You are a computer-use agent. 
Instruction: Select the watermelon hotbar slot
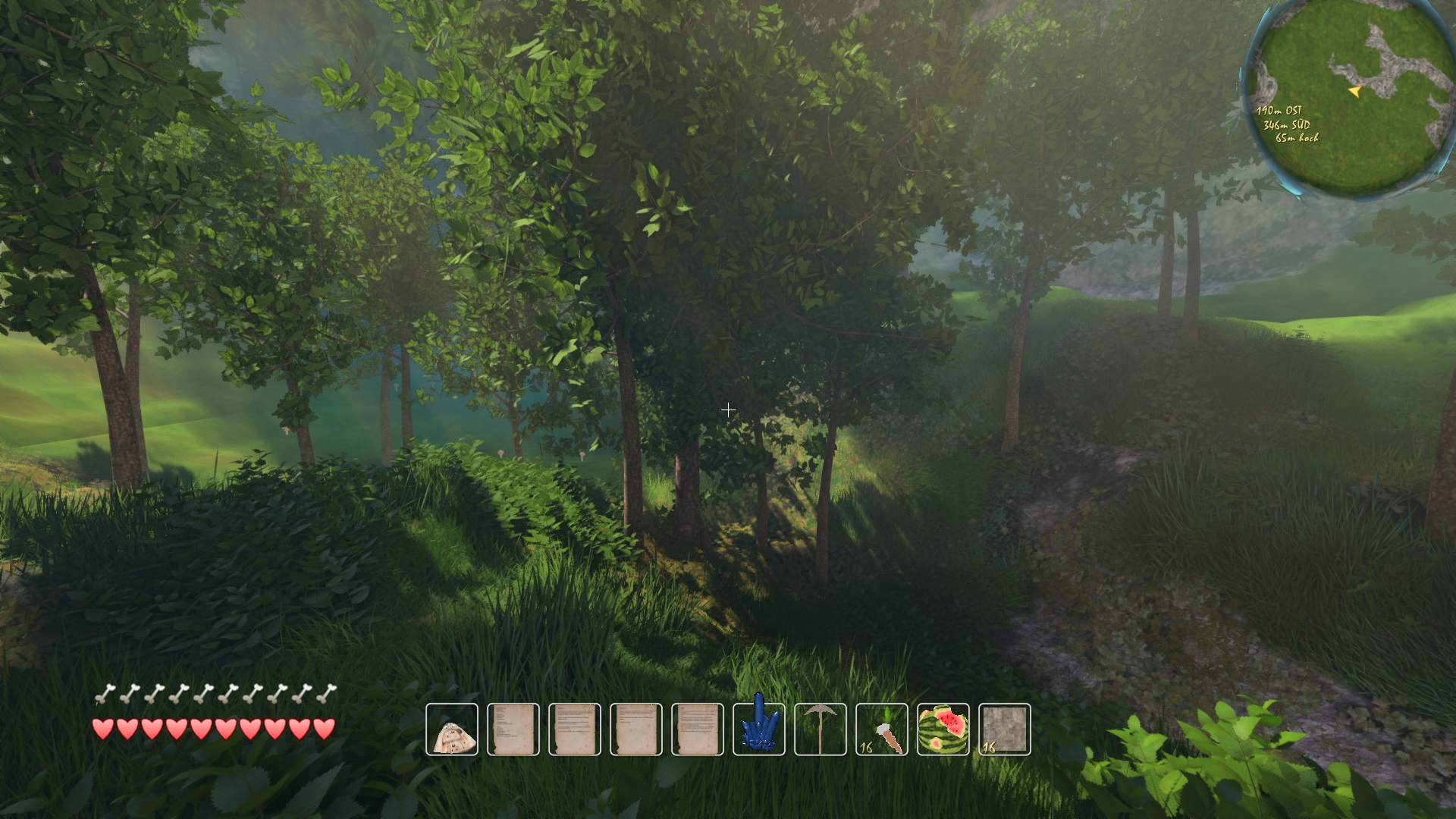pos(943,730)
